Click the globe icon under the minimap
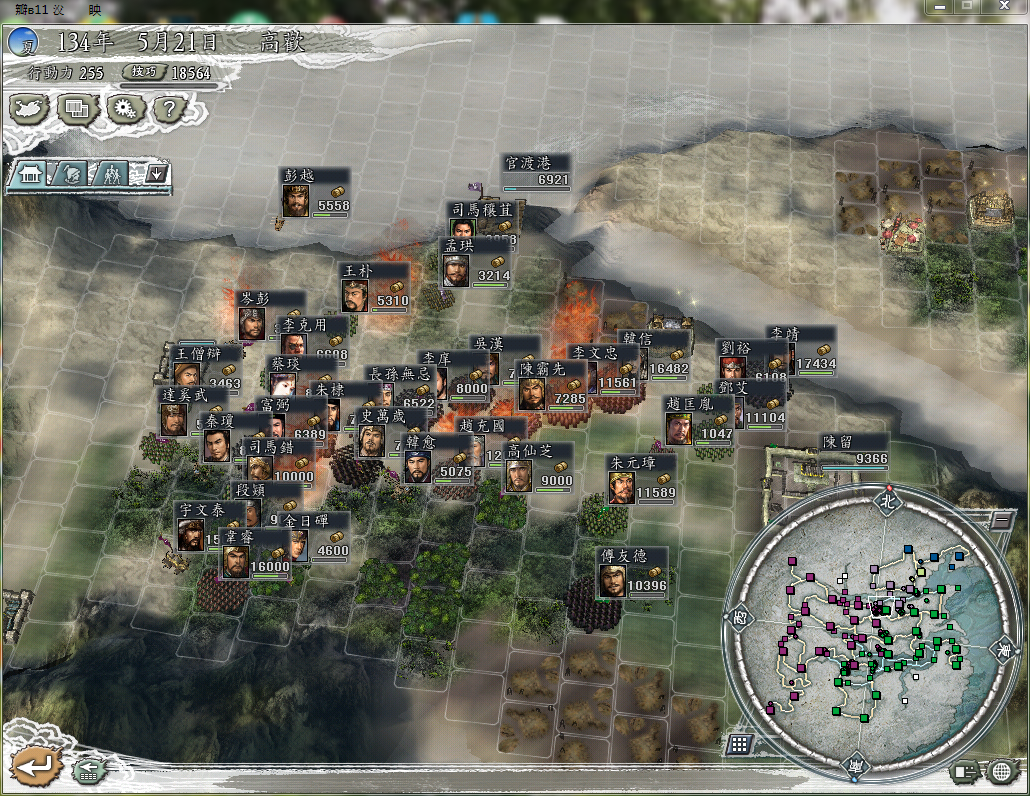This screenshot has width=1030, height=796. coord(1002,771)
